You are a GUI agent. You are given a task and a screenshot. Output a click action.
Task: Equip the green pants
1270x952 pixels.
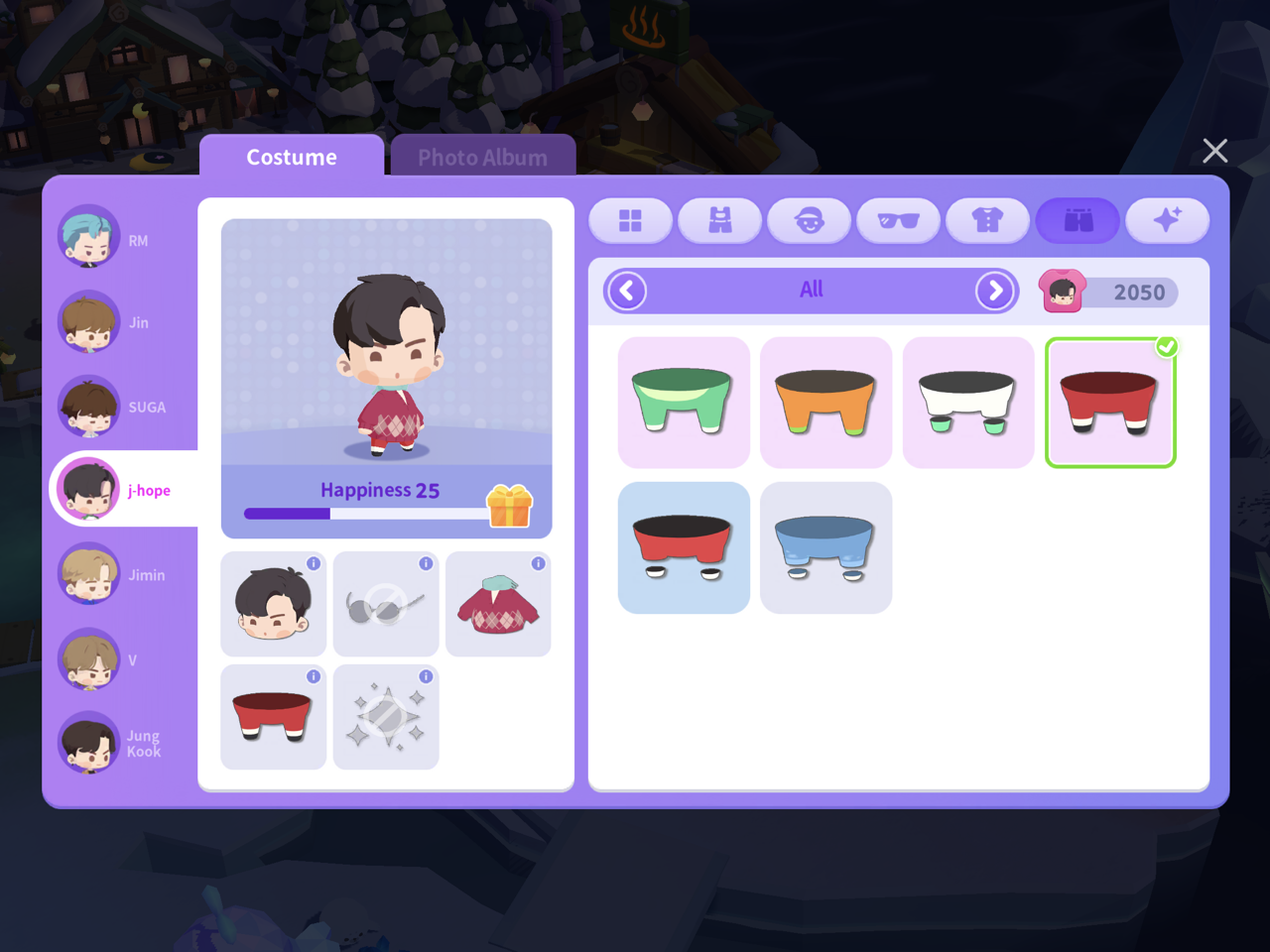(x=684, y=402)
